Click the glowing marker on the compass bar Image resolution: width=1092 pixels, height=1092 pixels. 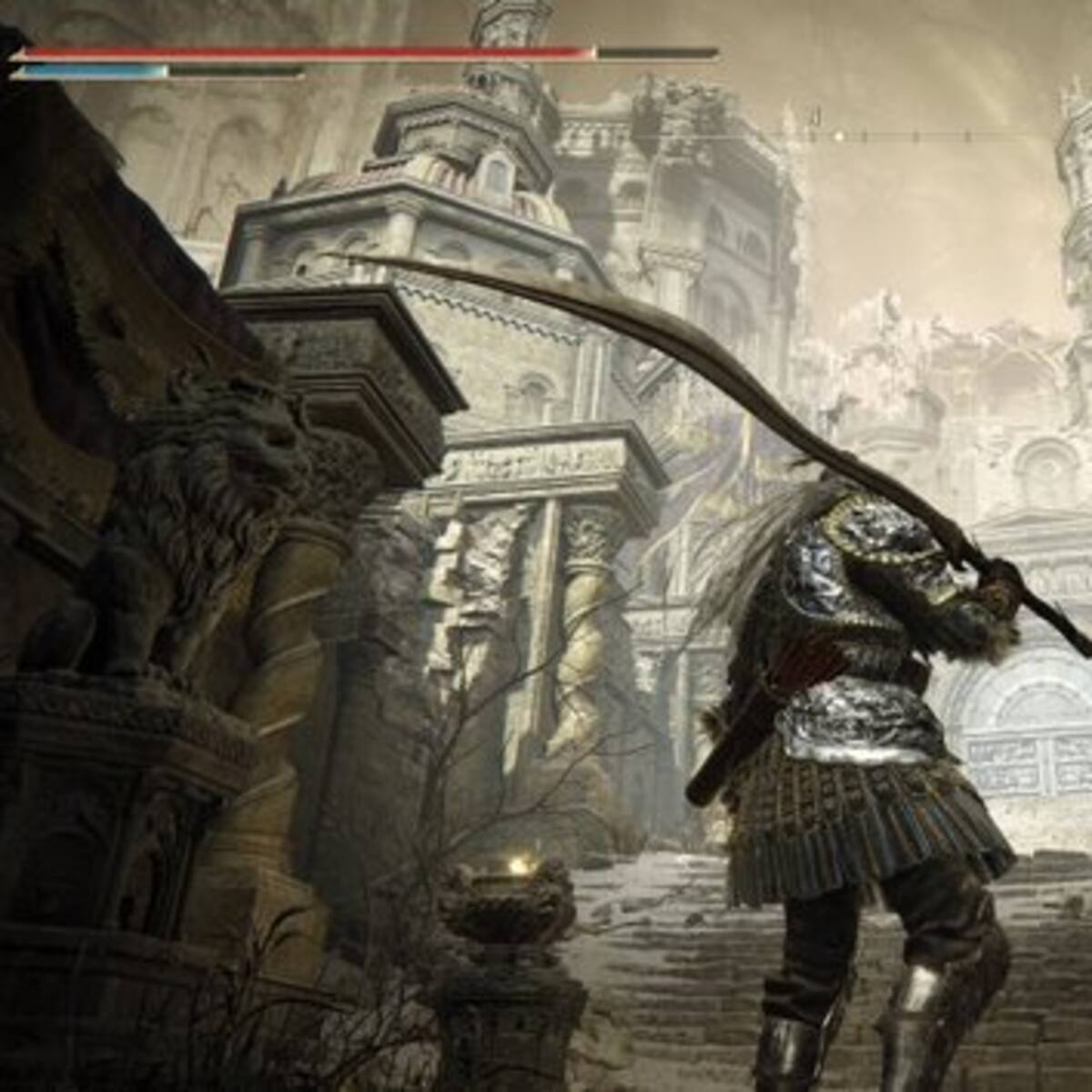click(x=840, y=136)
